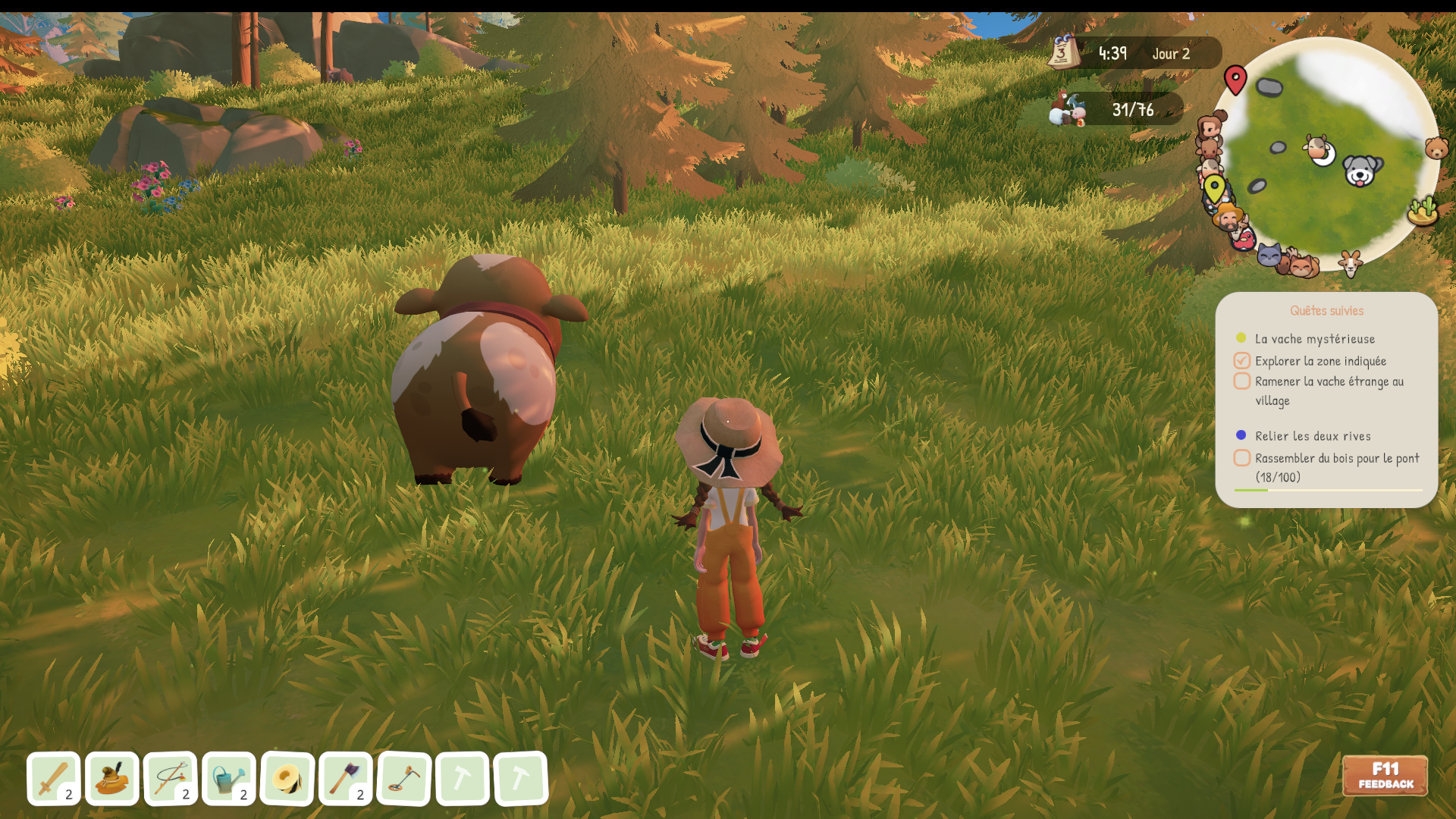Select the straw hat hotbar slot

click(287, 778)
